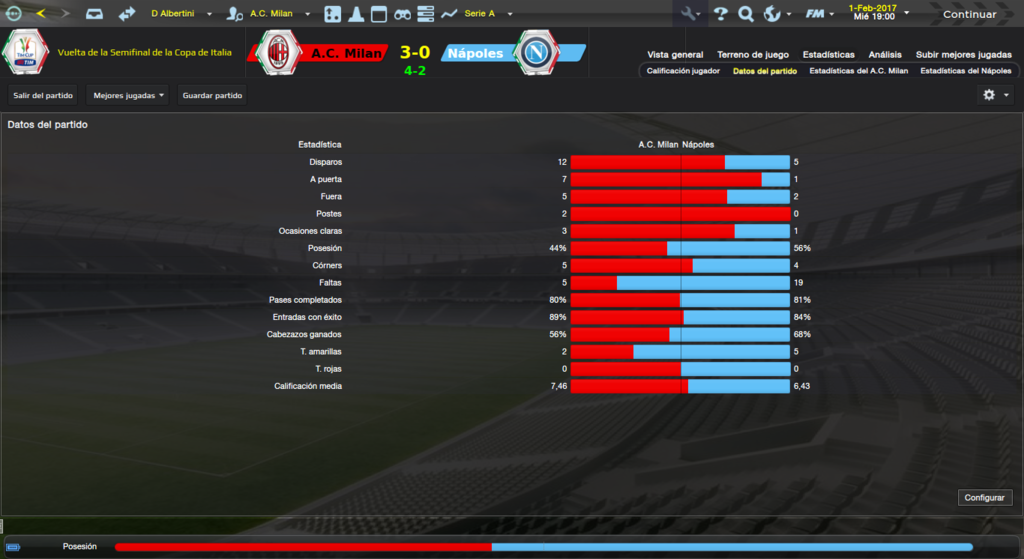Go to the Análisis tab
The image size is (1024, 559).
point(885,55)
